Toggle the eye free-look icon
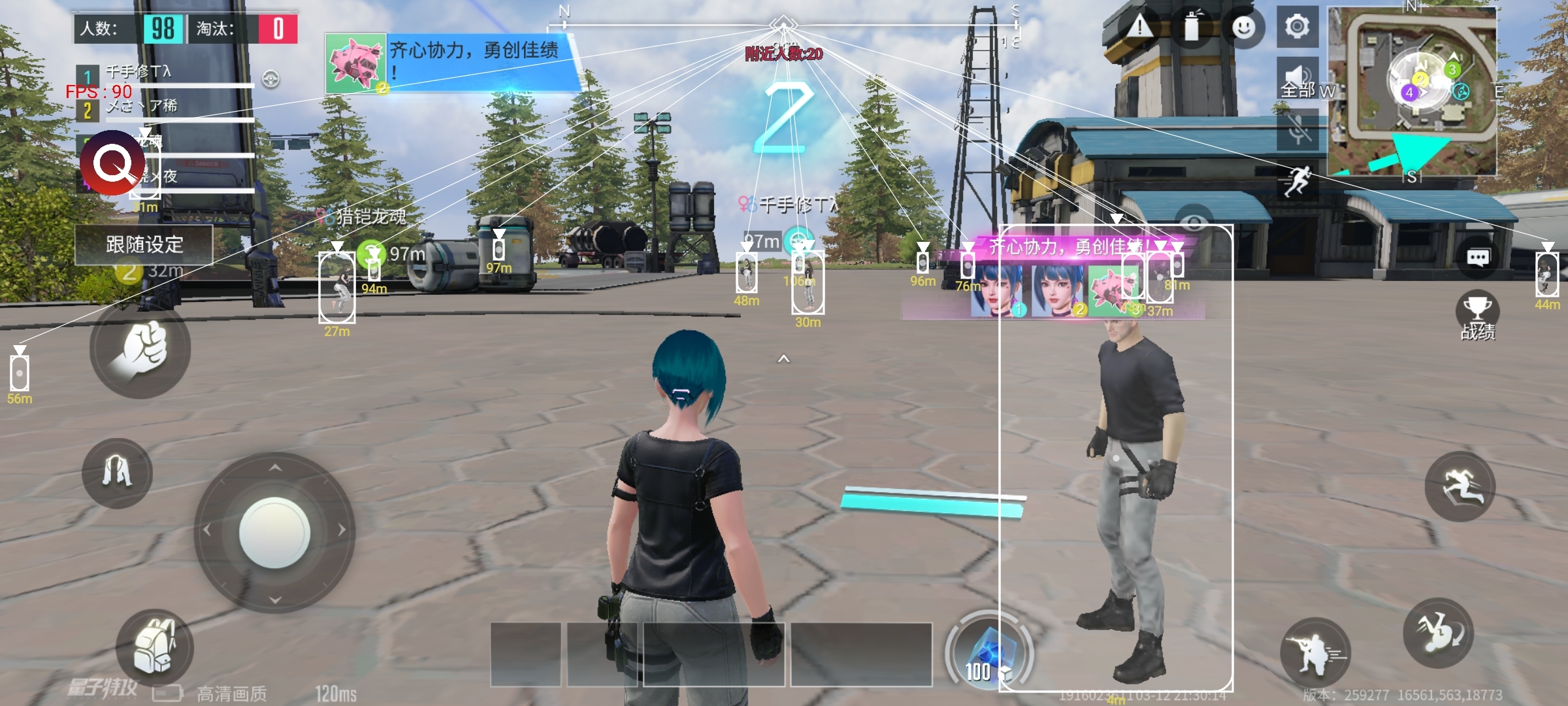The height and width of the screenshot is (706, 1568). (x=1194, y=222)
